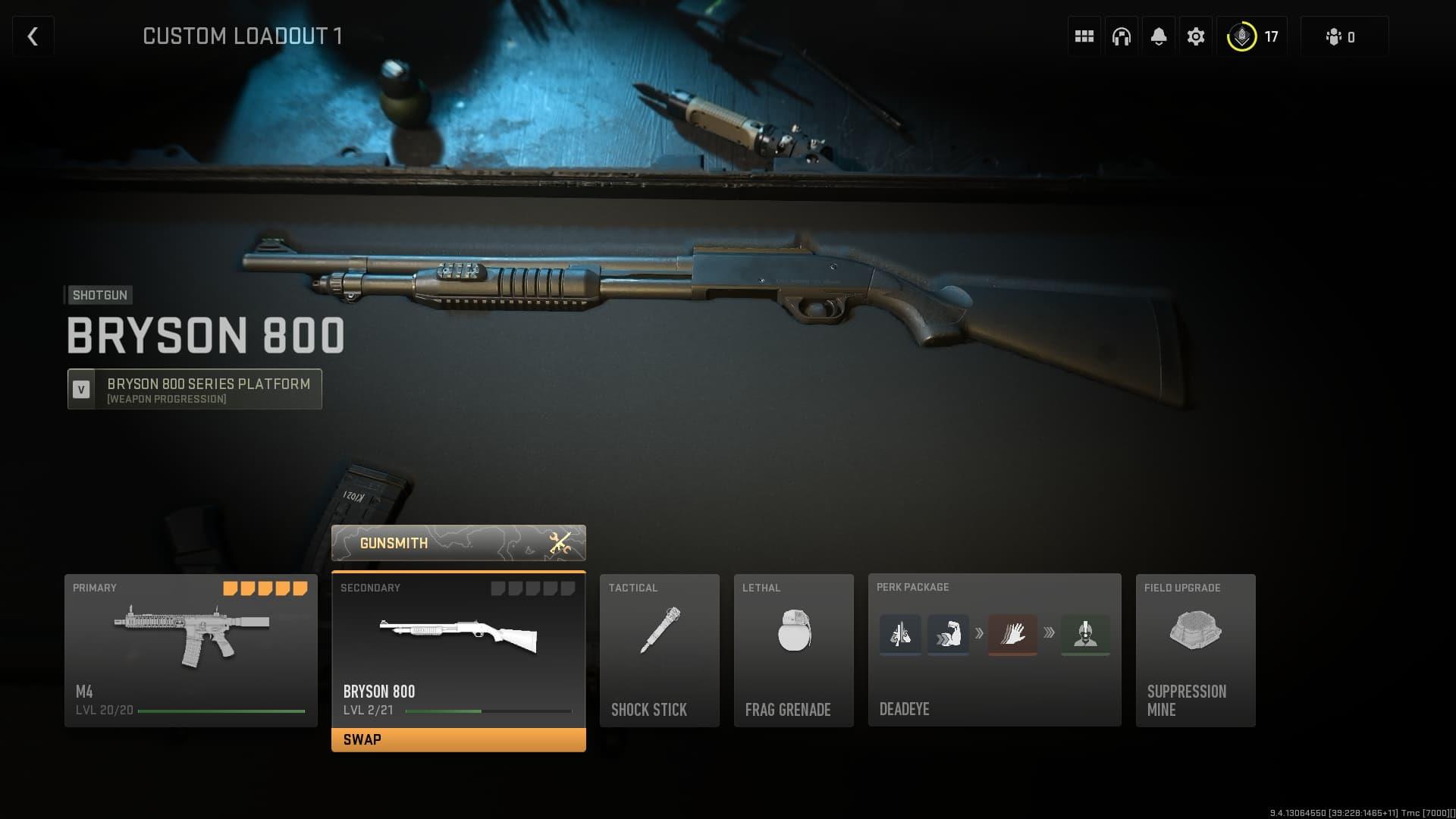Choose the Shock Stick tactical slot

[659, 650]
